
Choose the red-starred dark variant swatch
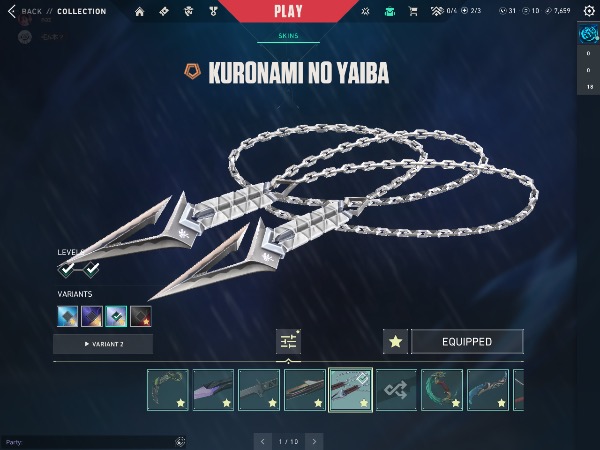click(x=141, y=316)
